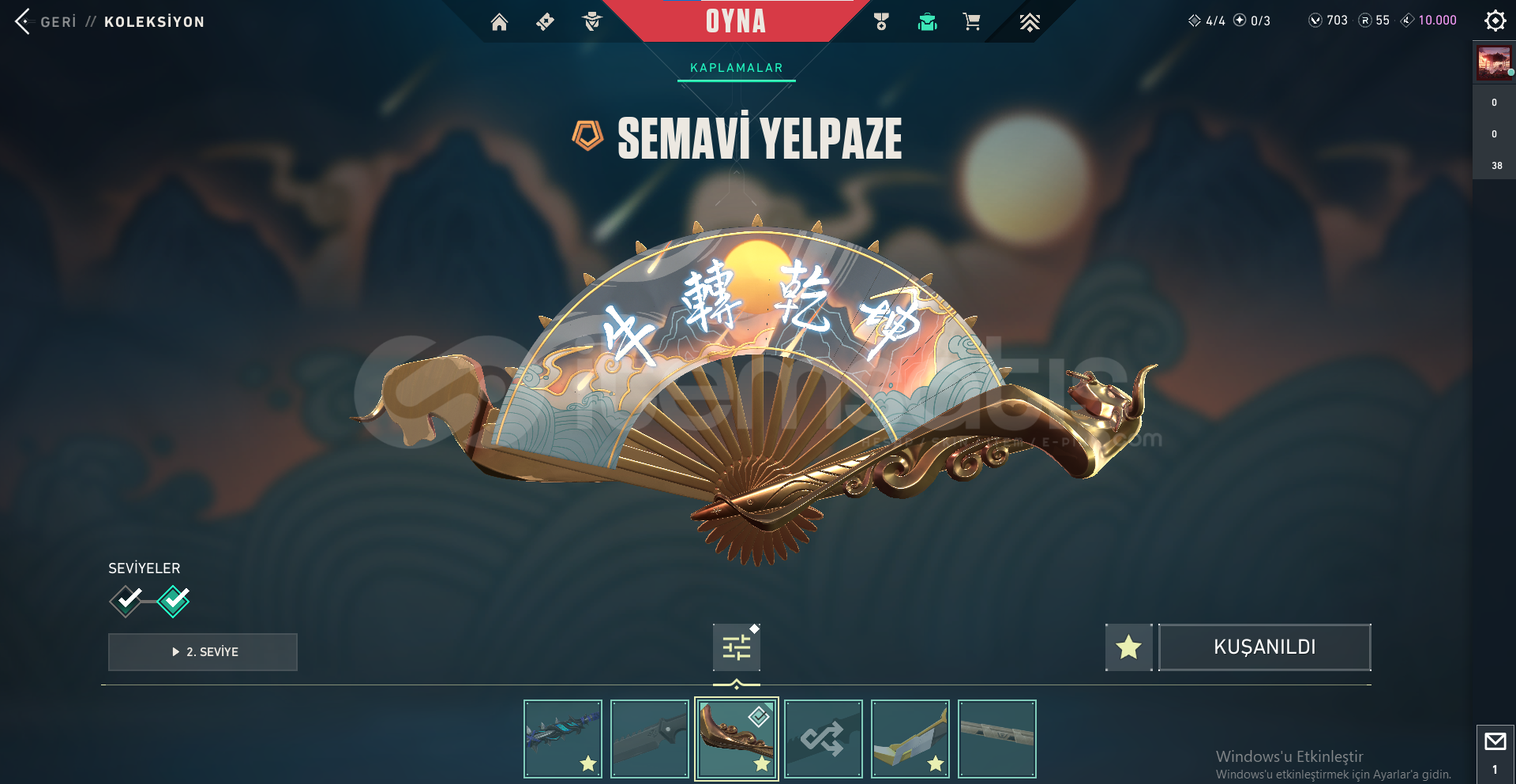This screenshot has width=1516, height=784.
Task: Select the blue spiked melee skin thumbnail
Action: (563, 739)
